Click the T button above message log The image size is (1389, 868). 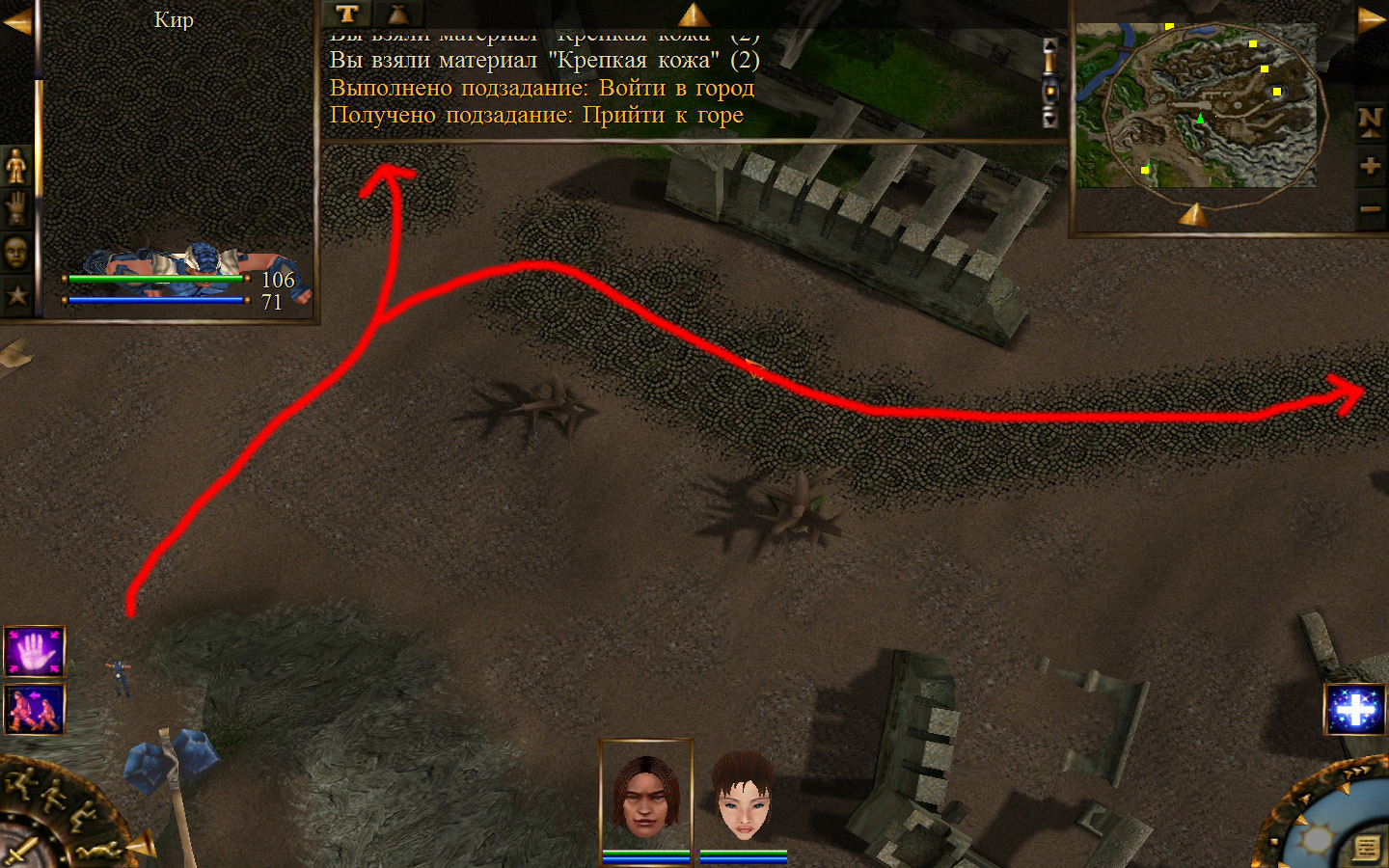(x=347, y=14)
